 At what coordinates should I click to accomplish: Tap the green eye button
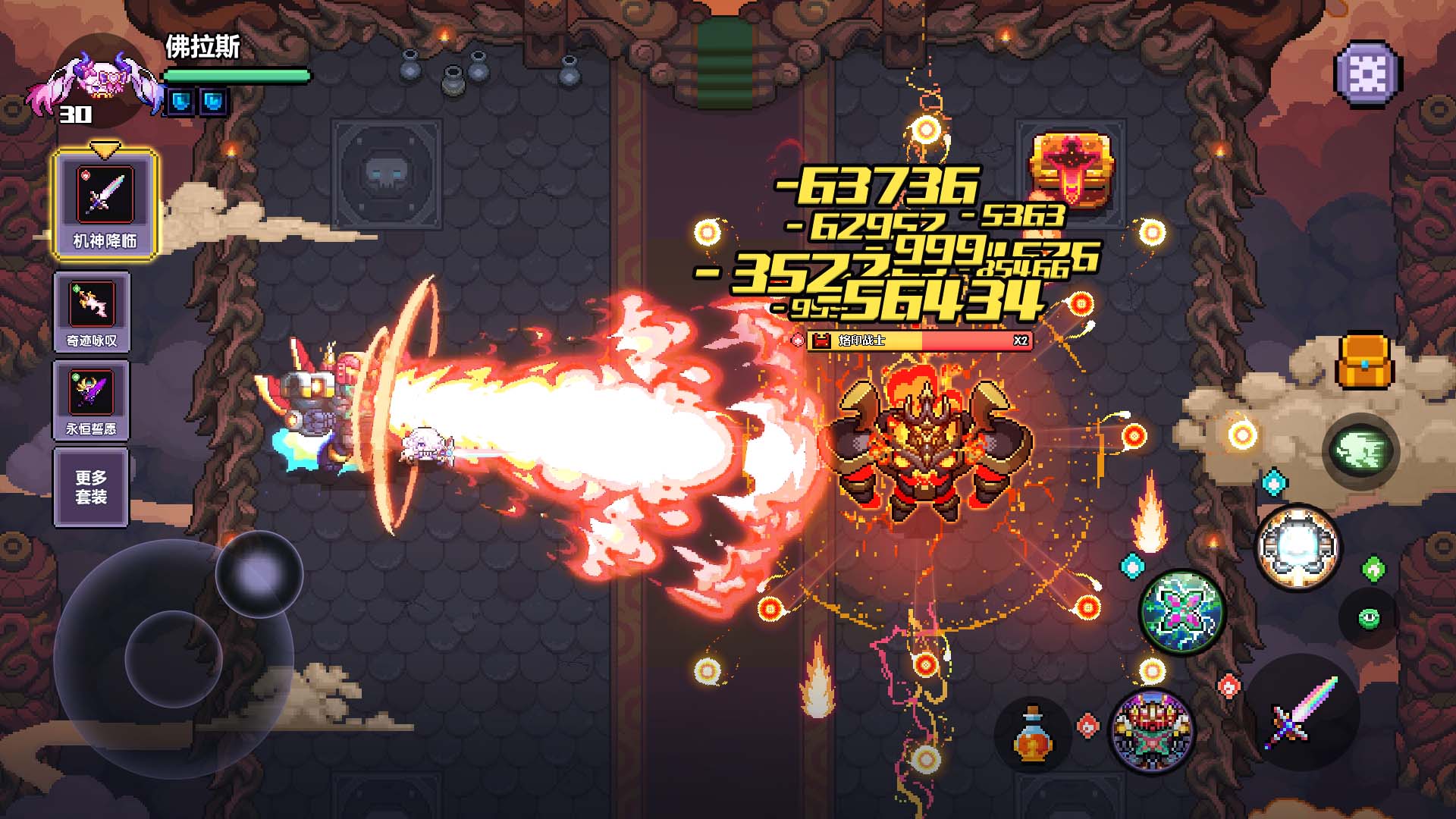(1369, 618)
